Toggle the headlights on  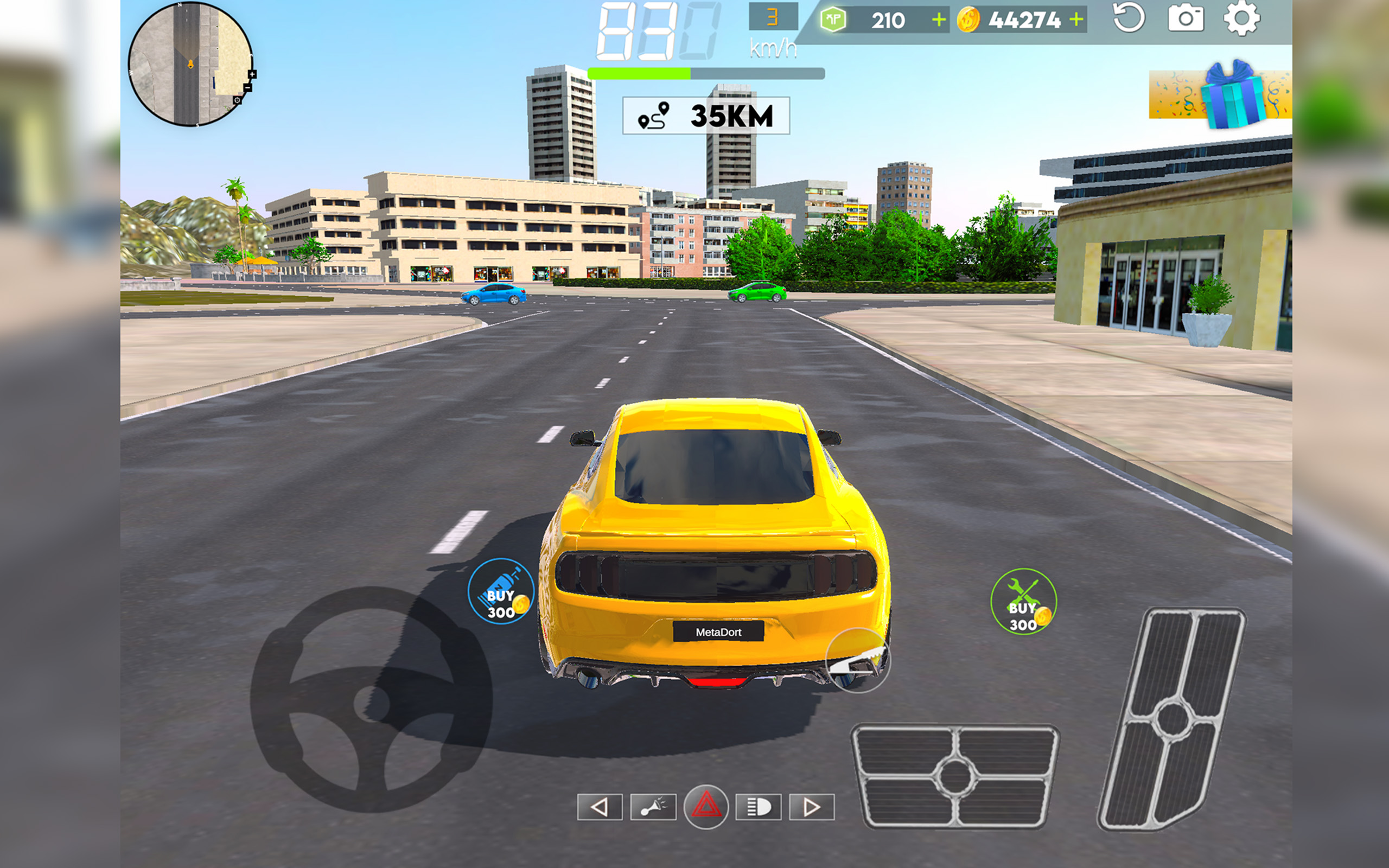[759, 808]
